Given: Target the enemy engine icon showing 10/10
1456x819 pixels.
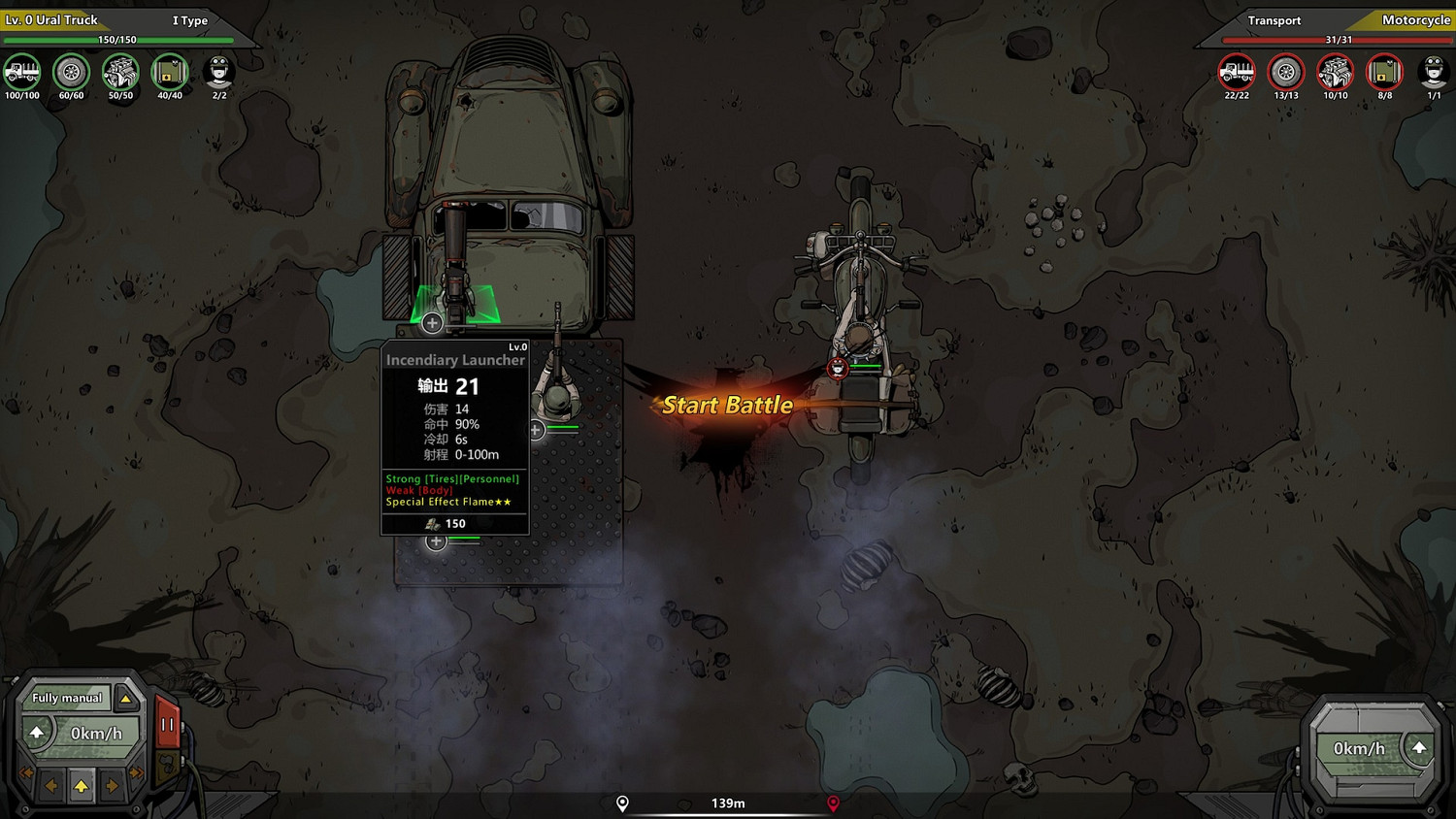Looking at the screenshot, I should [x=1336, y=72].
